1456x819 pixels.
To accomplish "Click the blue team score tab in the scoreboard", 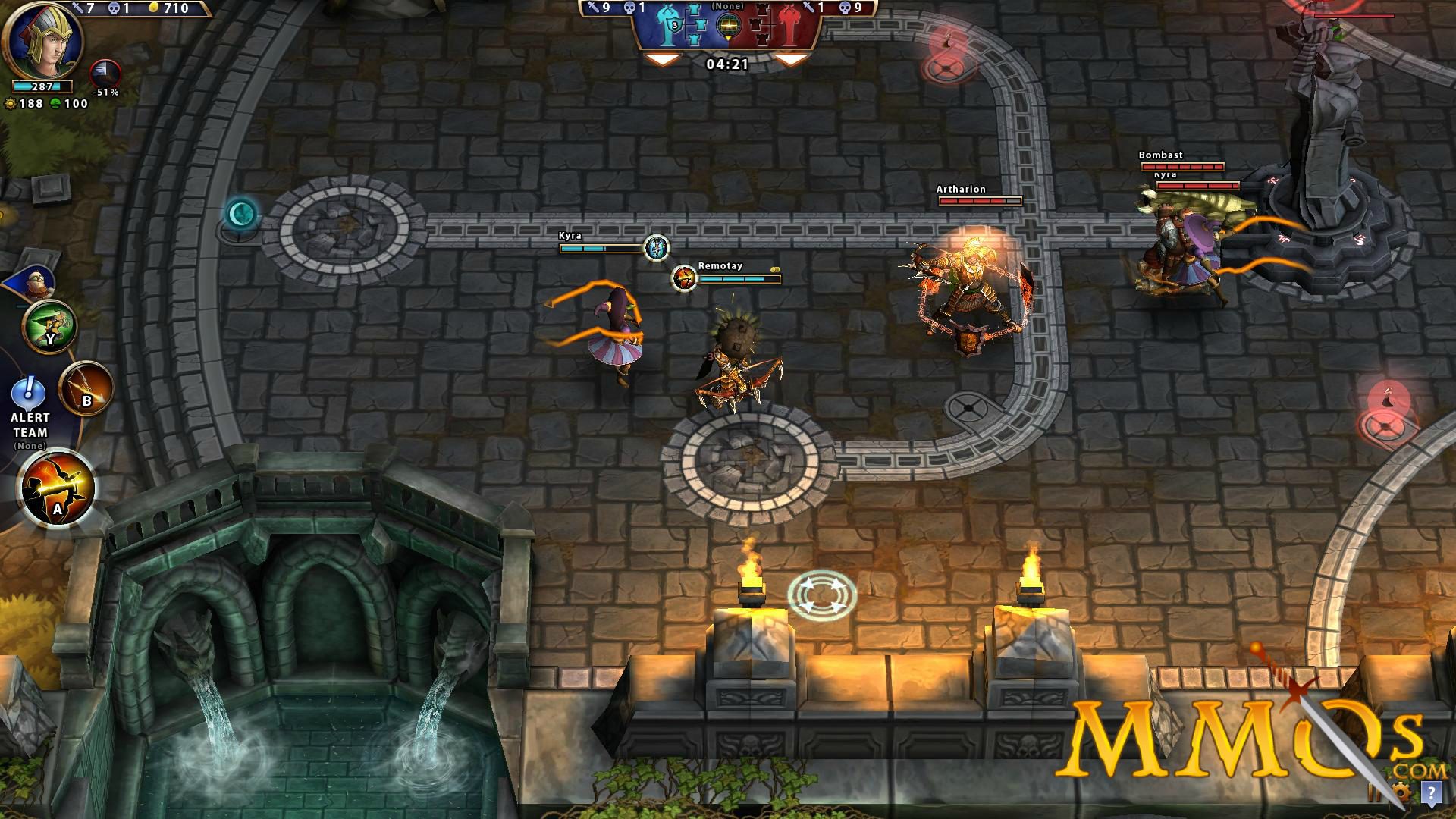I will coord(671,27).
